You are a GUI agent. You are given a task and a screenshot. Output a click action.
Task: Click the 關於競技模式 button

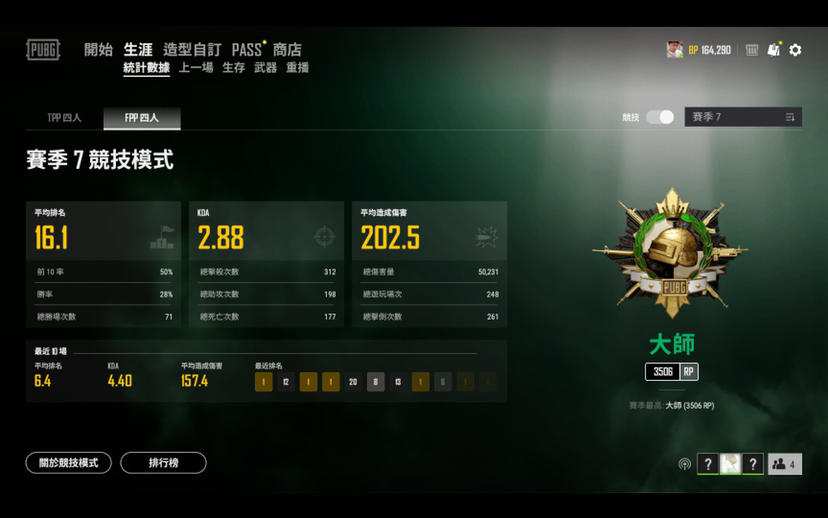[68, 463]
